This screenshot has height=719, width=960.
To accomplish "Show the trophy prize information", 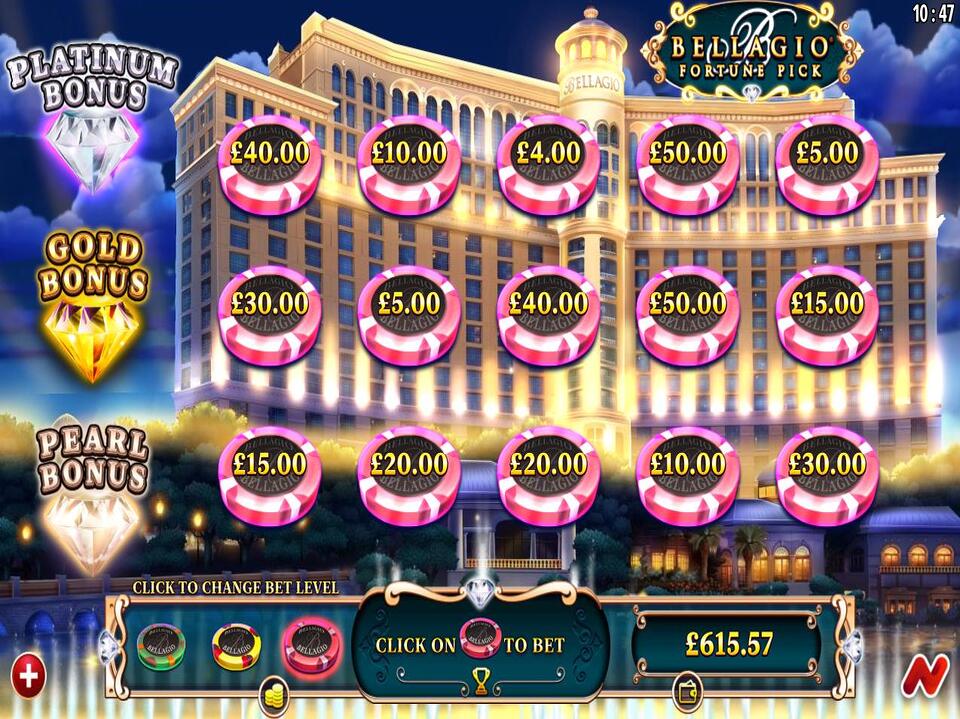I will coord(481,682).
